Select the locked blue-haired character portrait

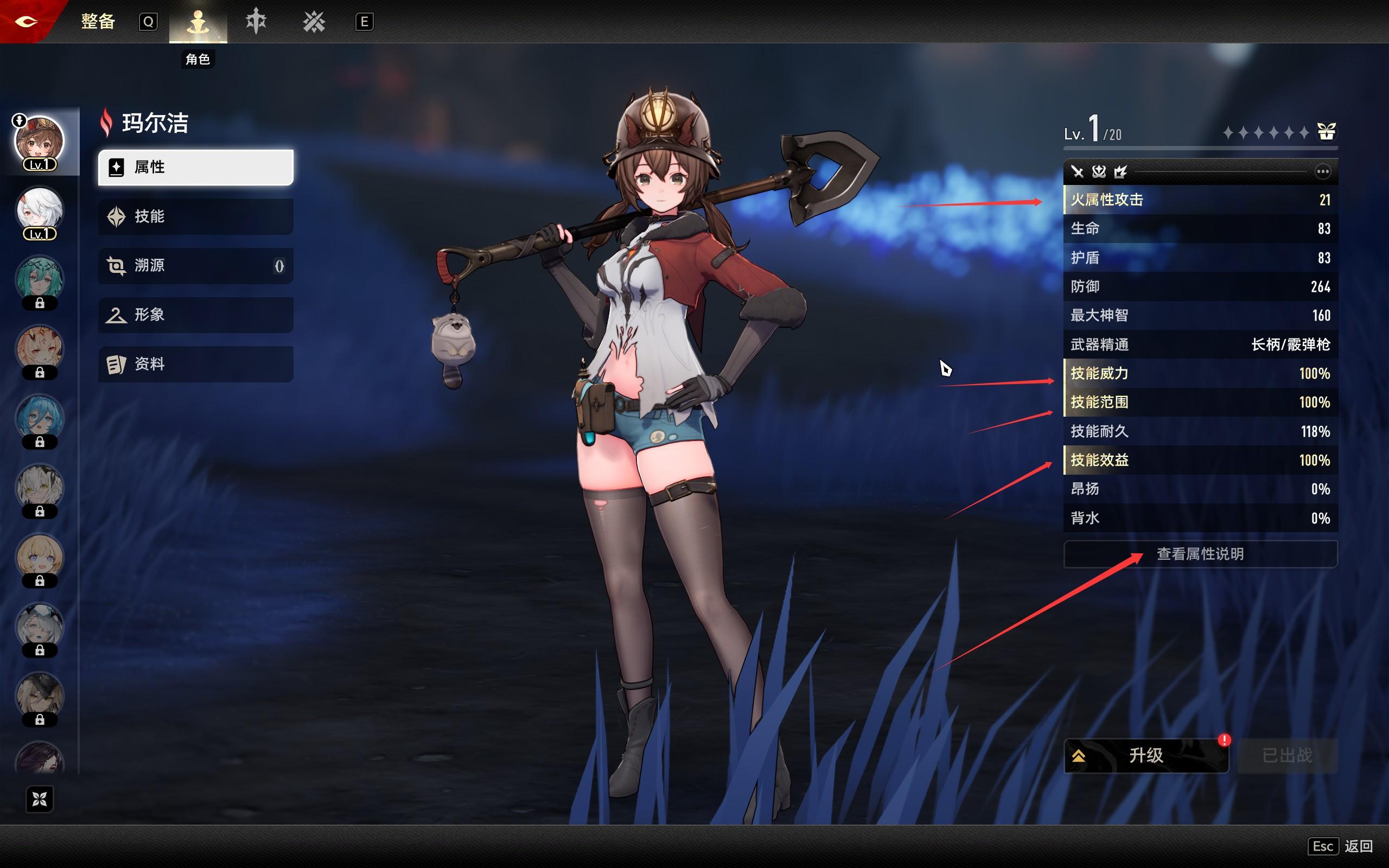tap(39, 418)
